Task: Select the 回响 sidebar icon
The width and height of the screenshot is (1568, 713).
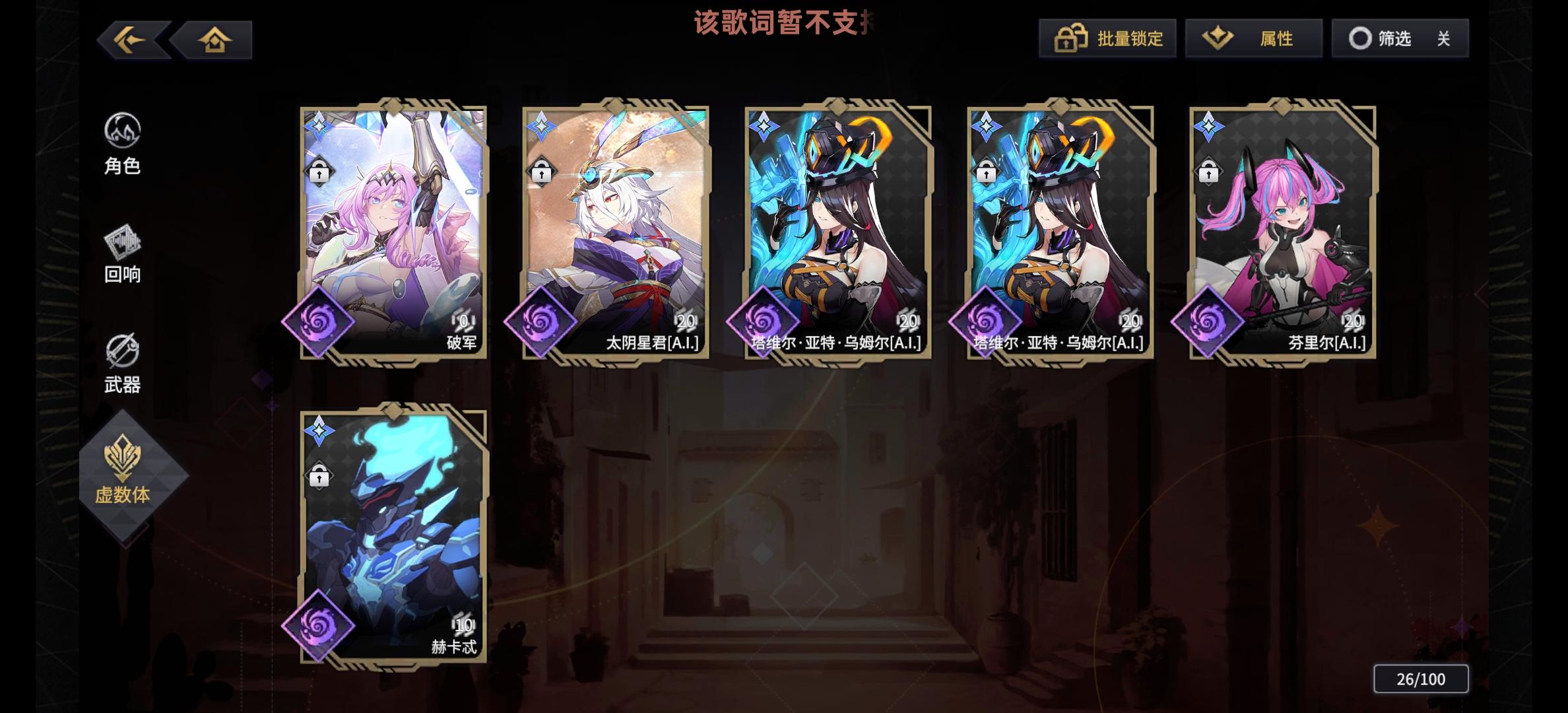Action: pos(122,254)
